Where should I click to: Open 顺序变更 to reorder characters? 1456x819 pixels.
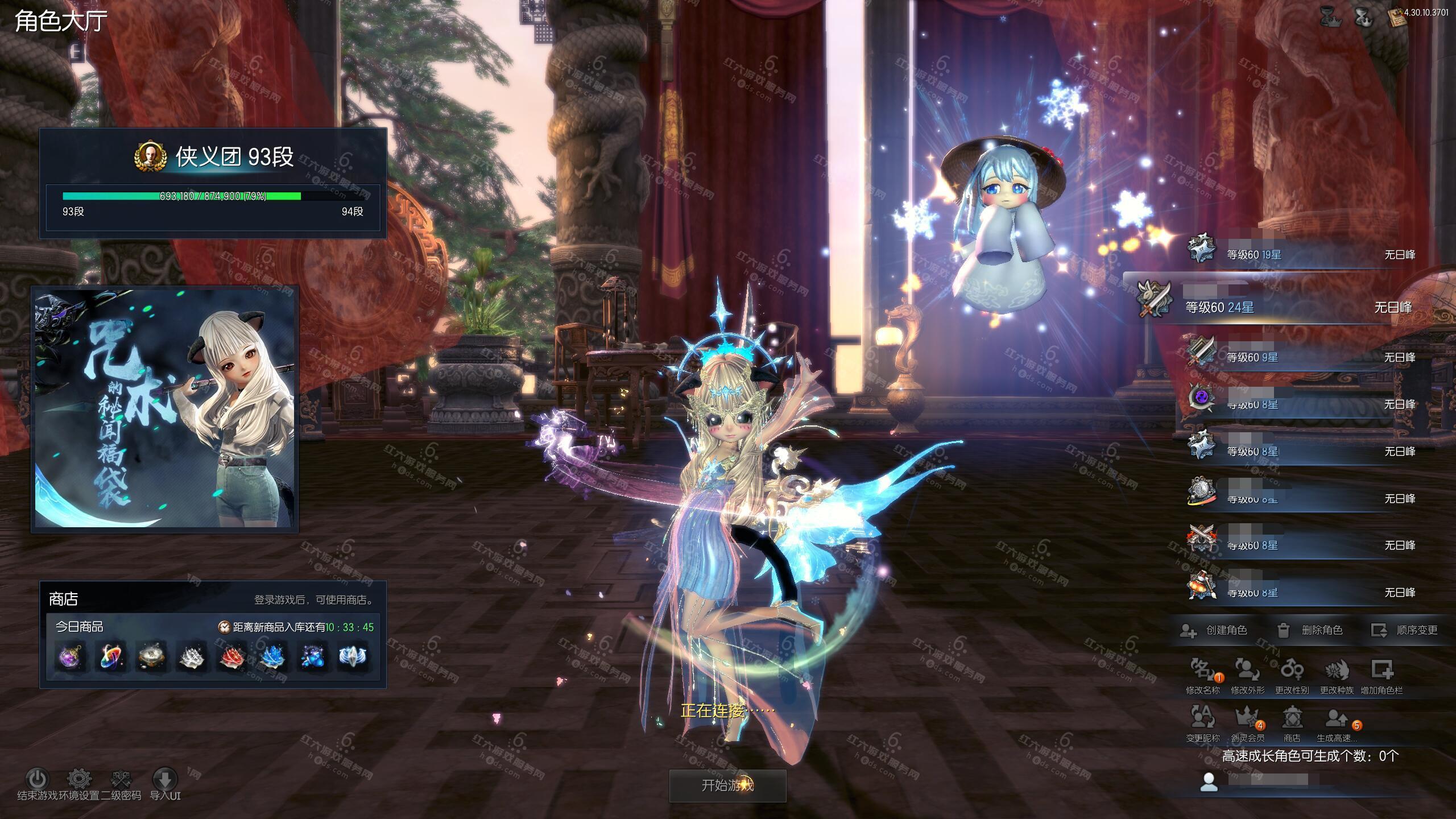tap(1405, 630)
